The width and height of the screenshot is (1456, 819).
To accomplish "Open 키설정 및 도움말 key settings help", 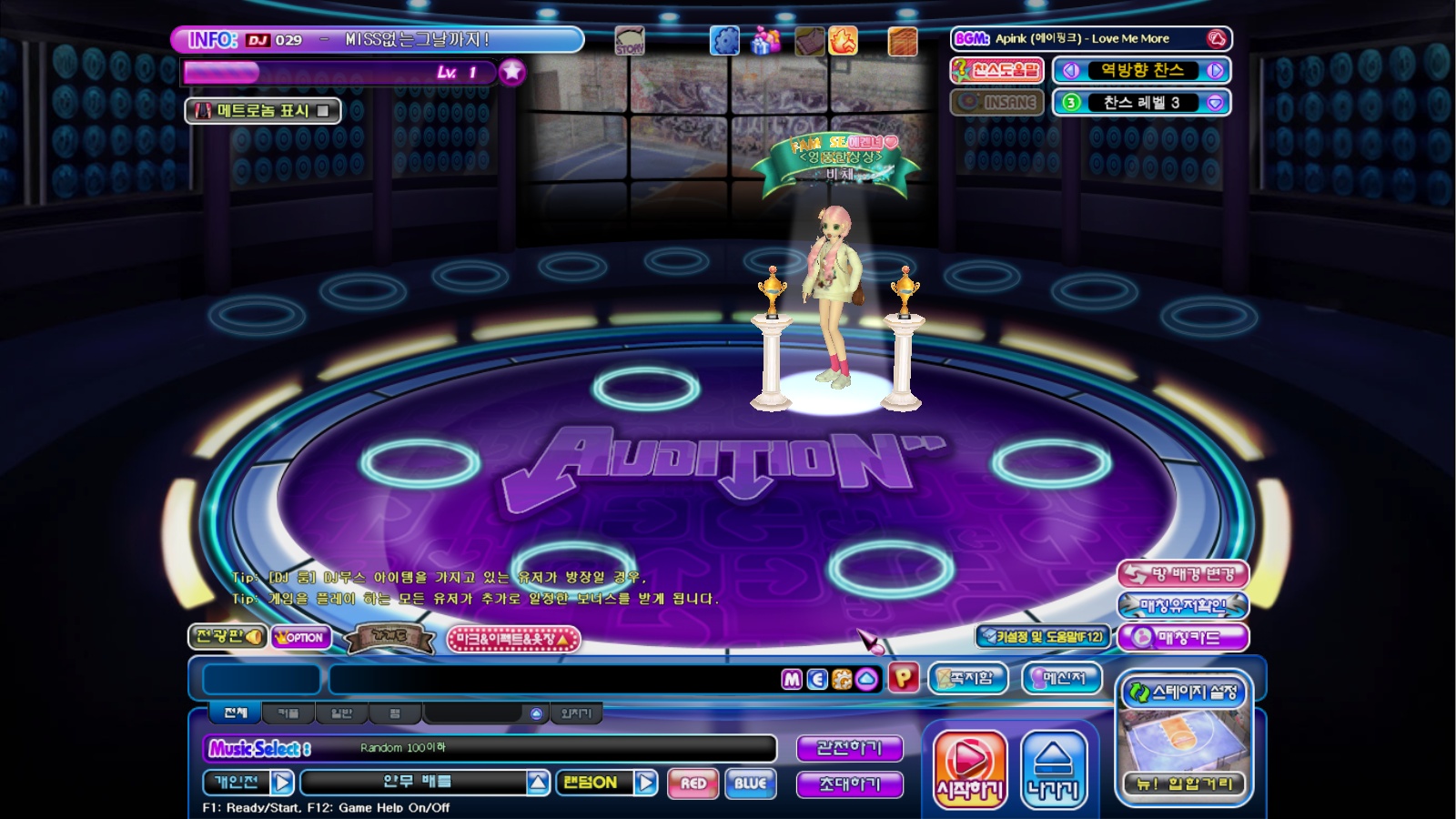I will (1042, 637).
